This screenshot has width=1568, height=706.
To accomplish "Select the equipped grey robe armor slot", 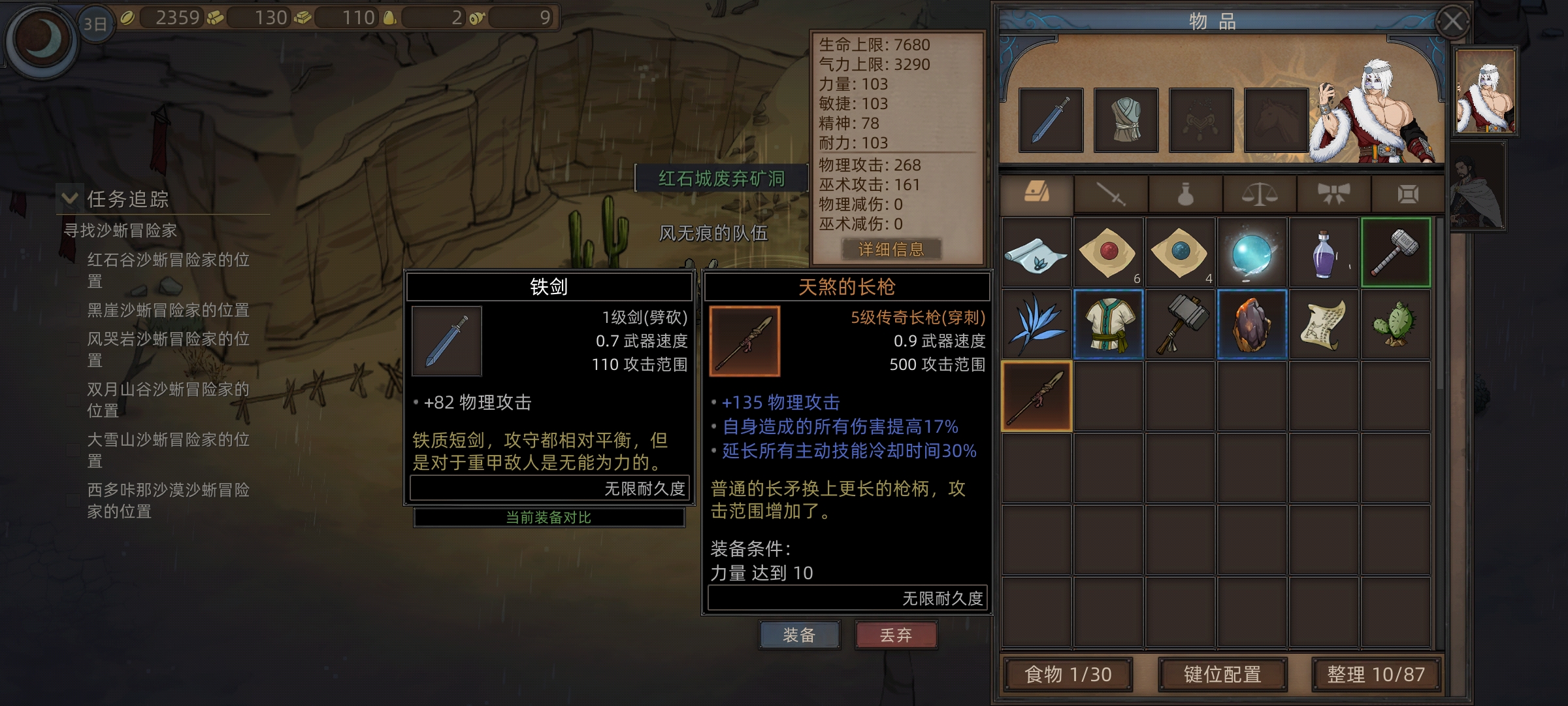I will pyautogui.click(x=1126, y=120).
